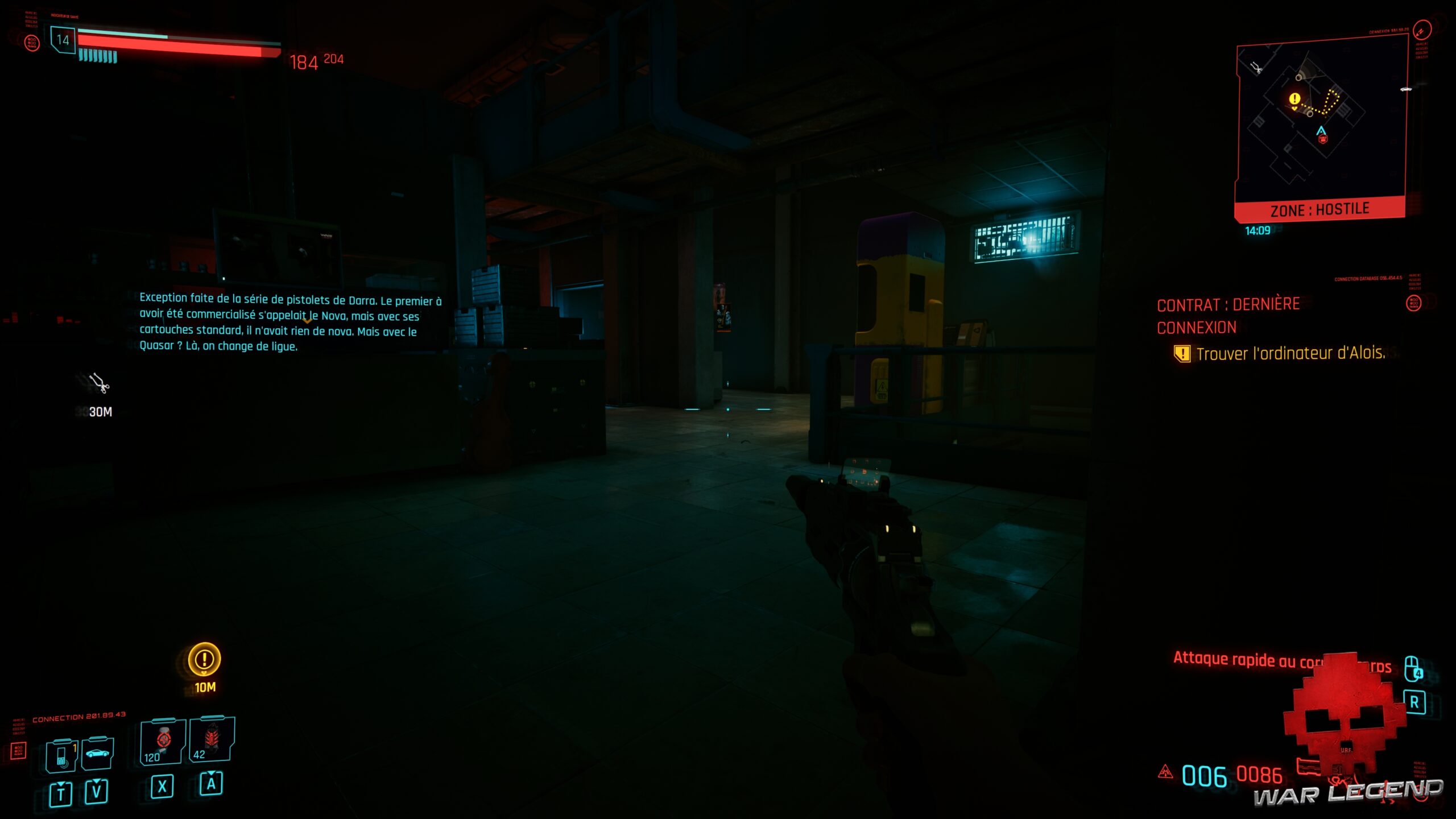
Task: Open the vehicle summon icon
Action: tap(97, 754)
